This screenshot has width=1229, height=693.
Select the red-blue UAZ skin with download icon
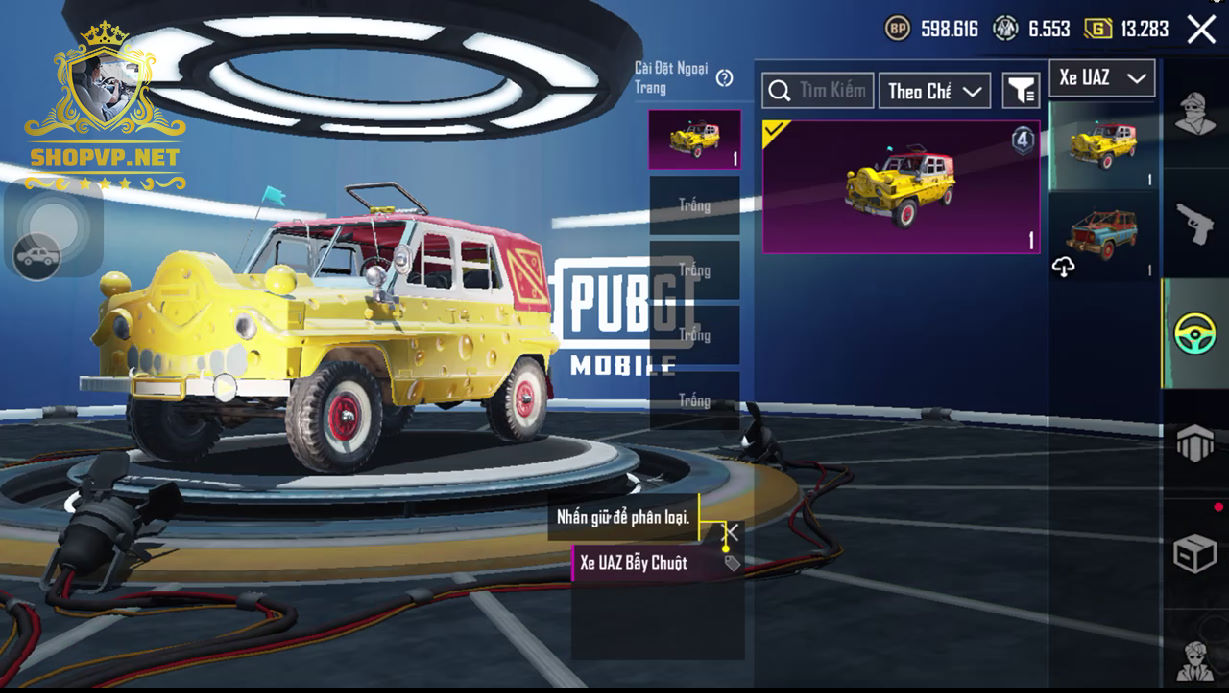click(x=1102, y=236)
